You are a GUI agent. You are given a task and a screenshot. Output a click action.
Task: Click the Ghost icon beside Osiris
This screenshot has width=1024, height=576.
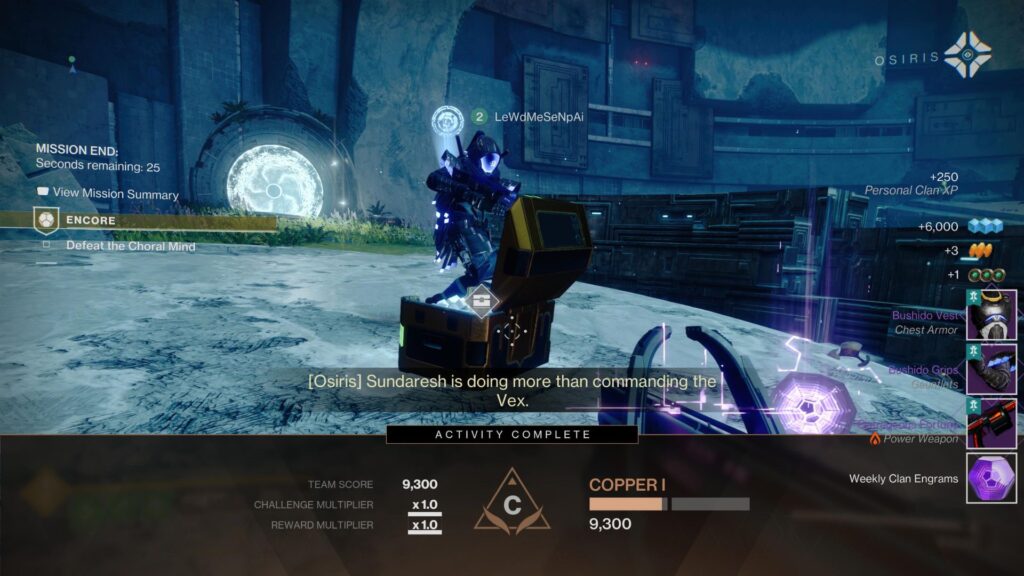[x=967, y=55]
